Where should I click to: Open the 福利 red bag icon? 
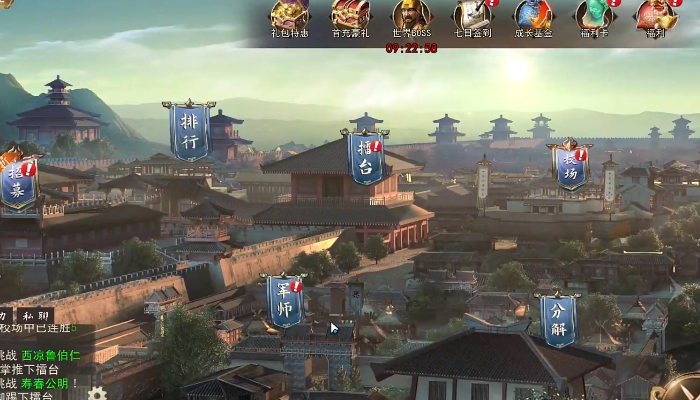(656, 17)
